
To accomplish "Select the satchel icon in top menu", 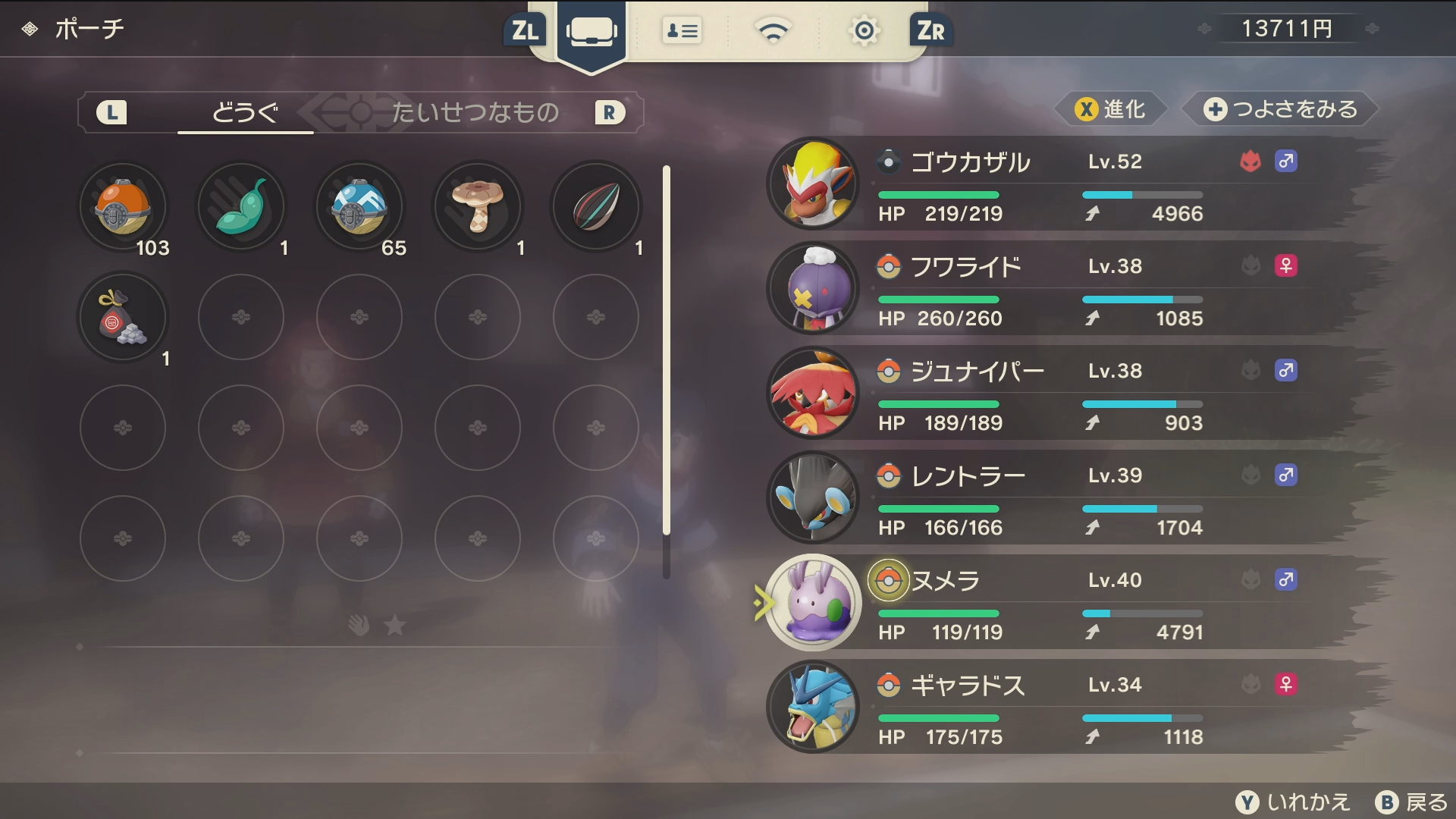I will pyautogui.click(x=591, y=32).
